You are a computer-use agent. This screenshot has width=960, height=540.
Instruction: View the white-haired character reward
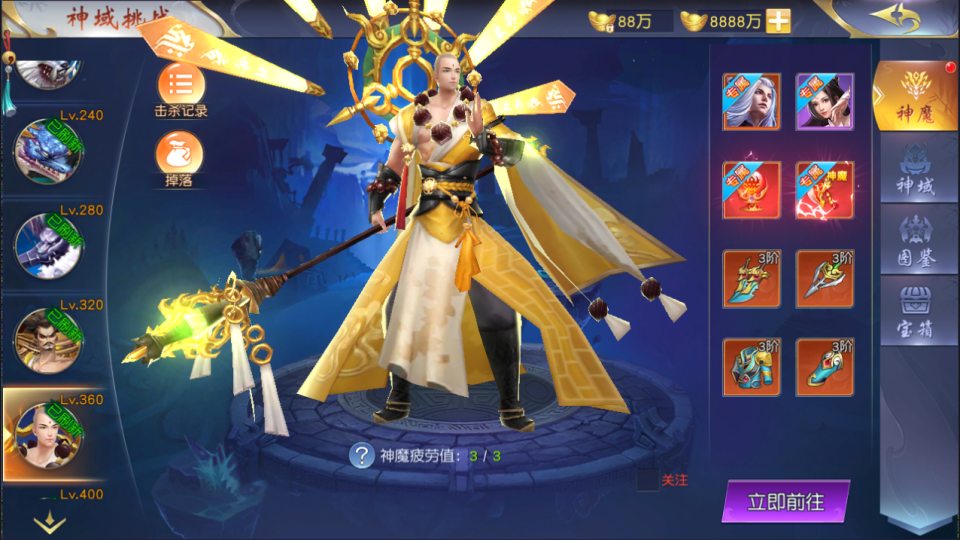click(751, 101)
